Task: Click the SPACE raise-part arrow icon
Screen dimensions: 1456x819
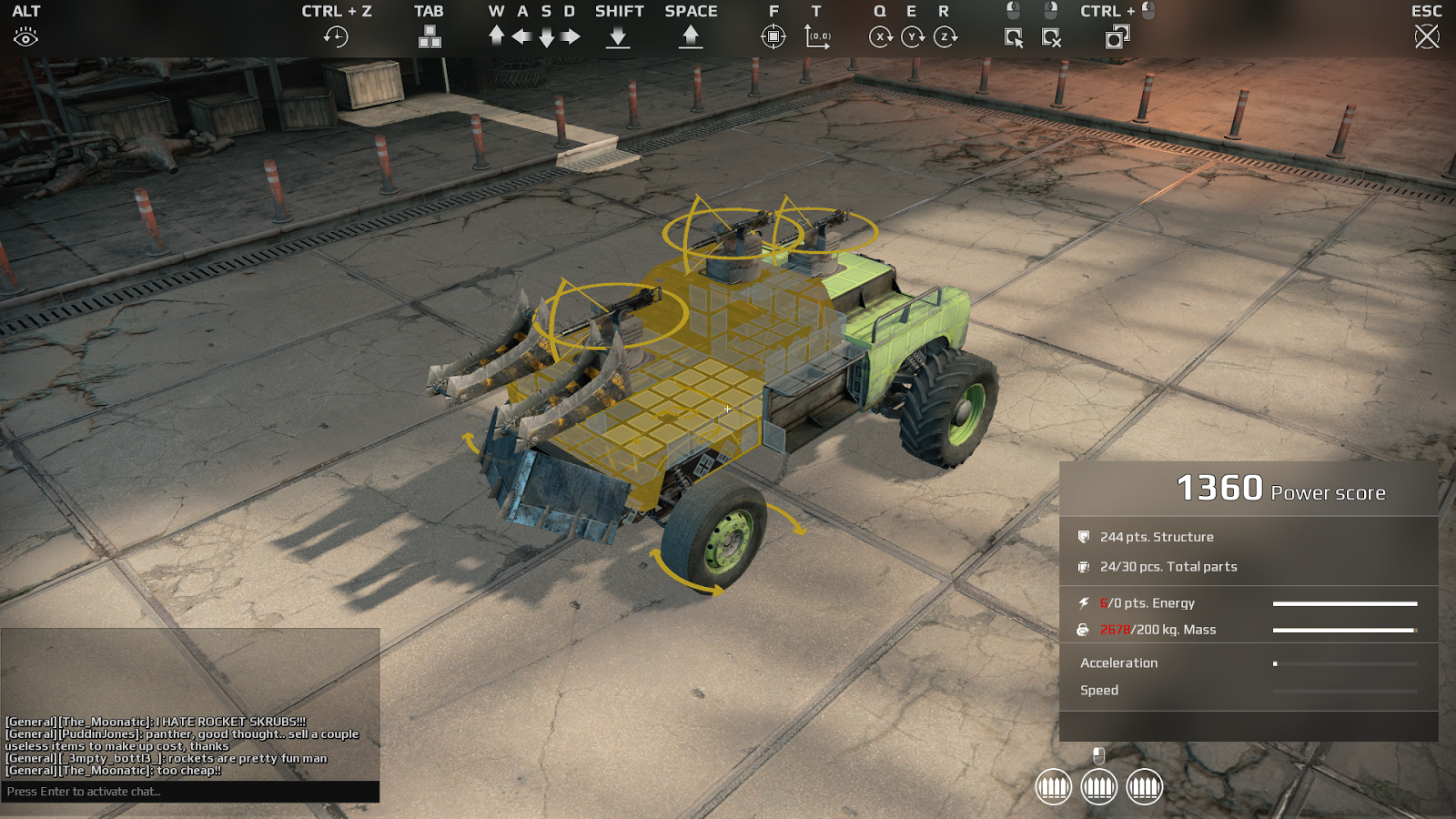Action: pyautogui.click(x=690, y=35)
